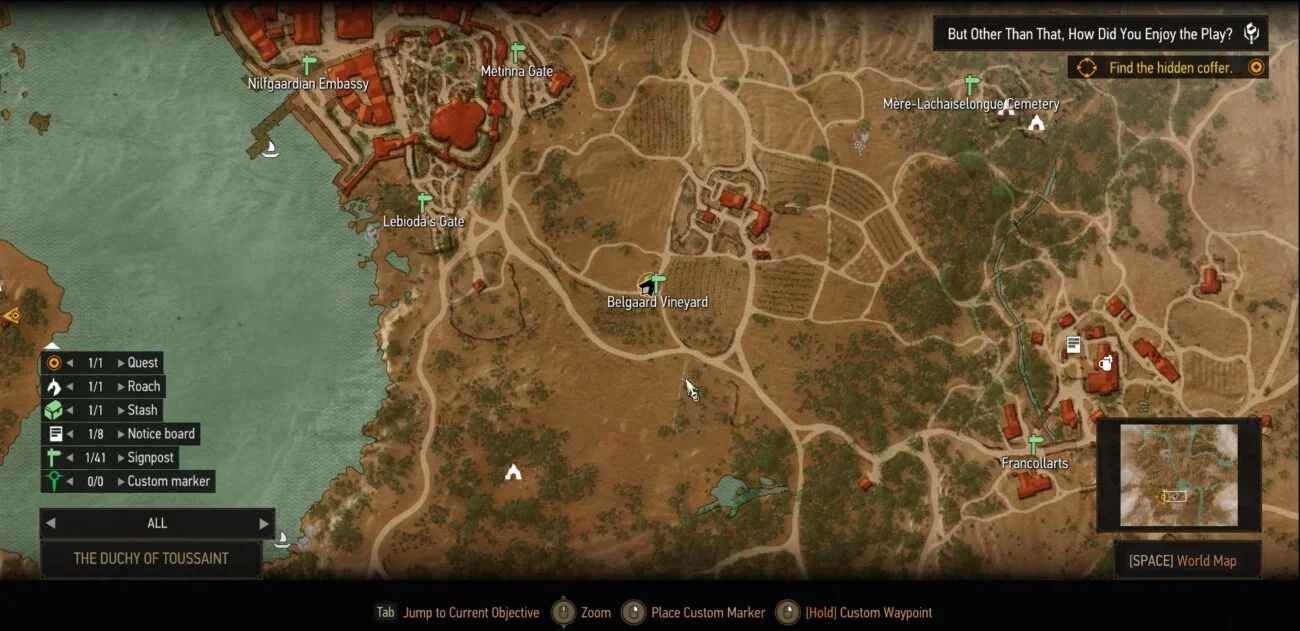Image resolution: width=1300 pixels, height=631 pixels.
Task: Select the Custom marker legend entry
Action: 168,481
